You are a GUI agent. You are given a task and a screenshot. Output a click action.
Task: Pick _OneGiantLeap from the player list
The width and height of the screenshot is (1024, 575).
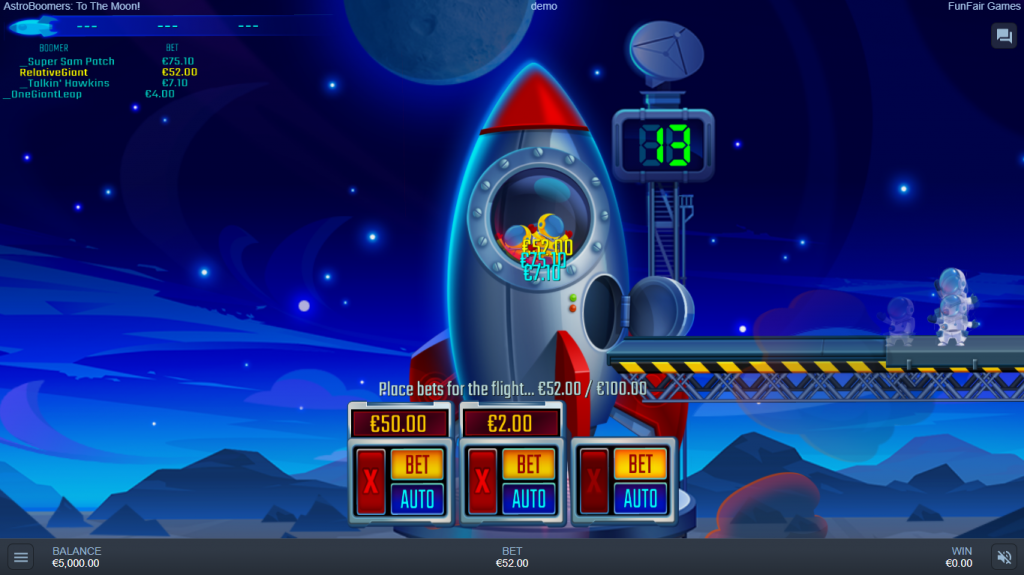(x=43, y=94)
